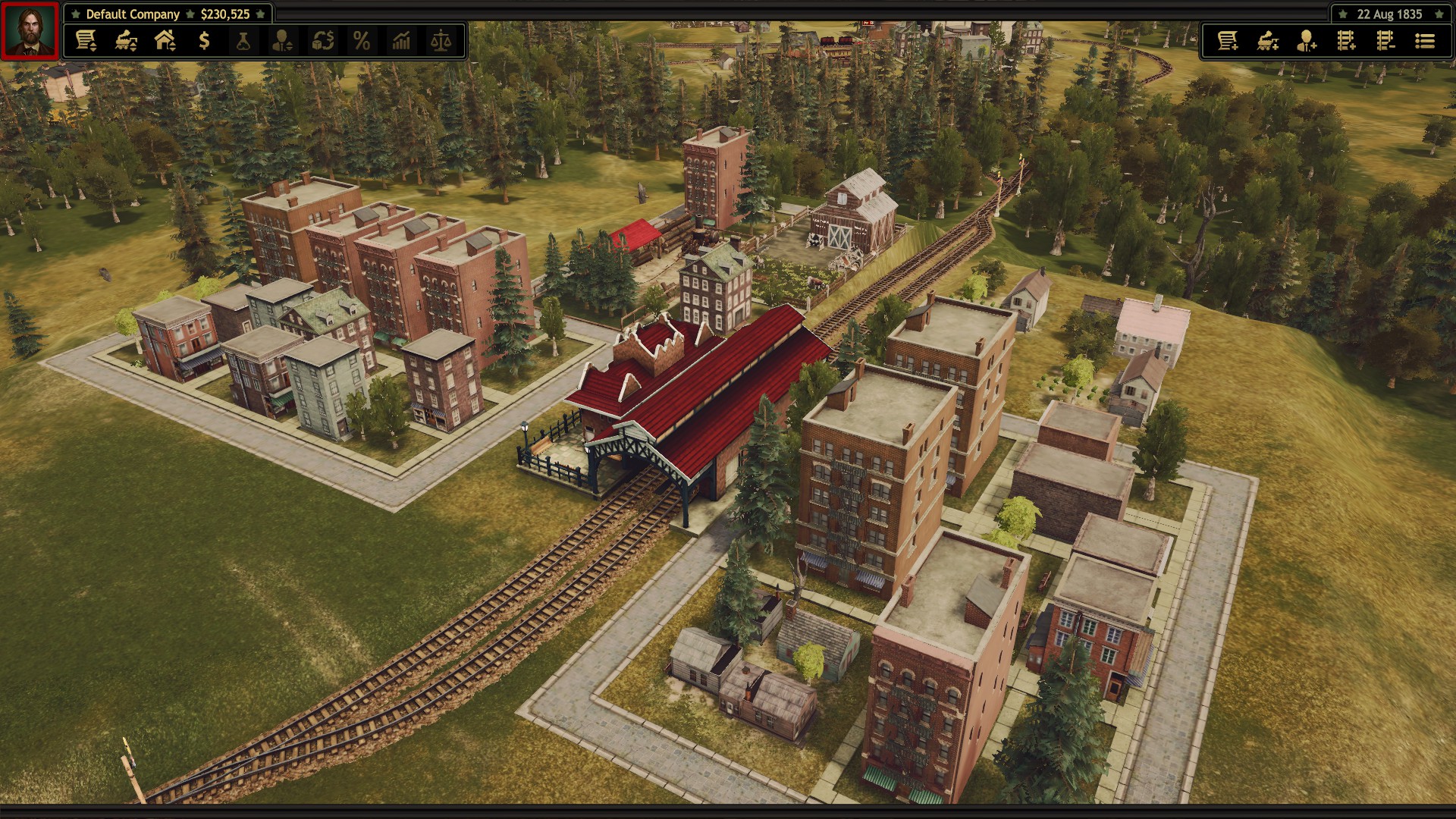Viewport: 1456px width, 819px height.
Task: Open the research flask panel
Action: (244, 42)
